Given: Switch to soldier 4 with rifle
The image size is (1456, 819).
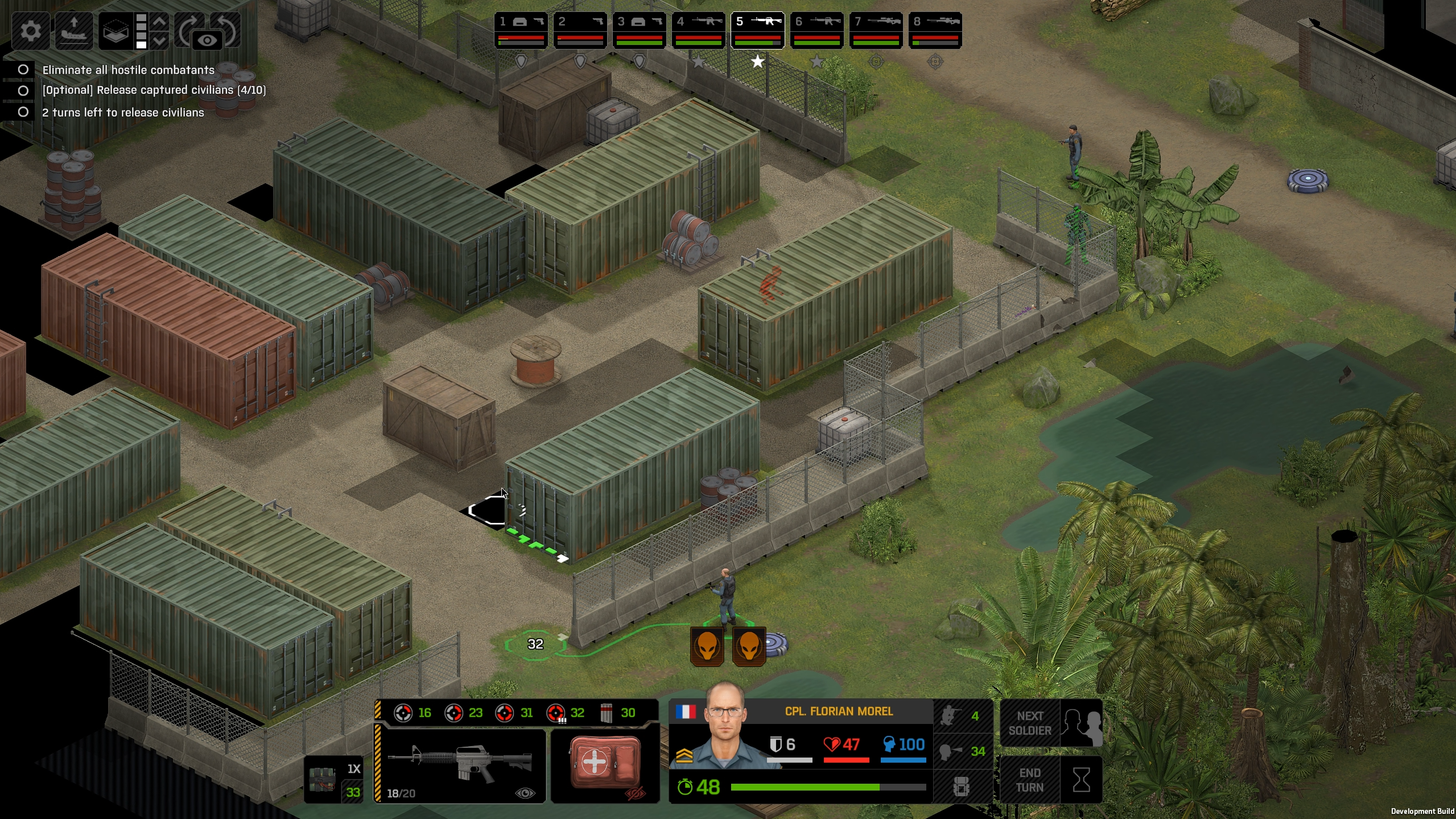Looking at the screenshot, I should point(698,30).
